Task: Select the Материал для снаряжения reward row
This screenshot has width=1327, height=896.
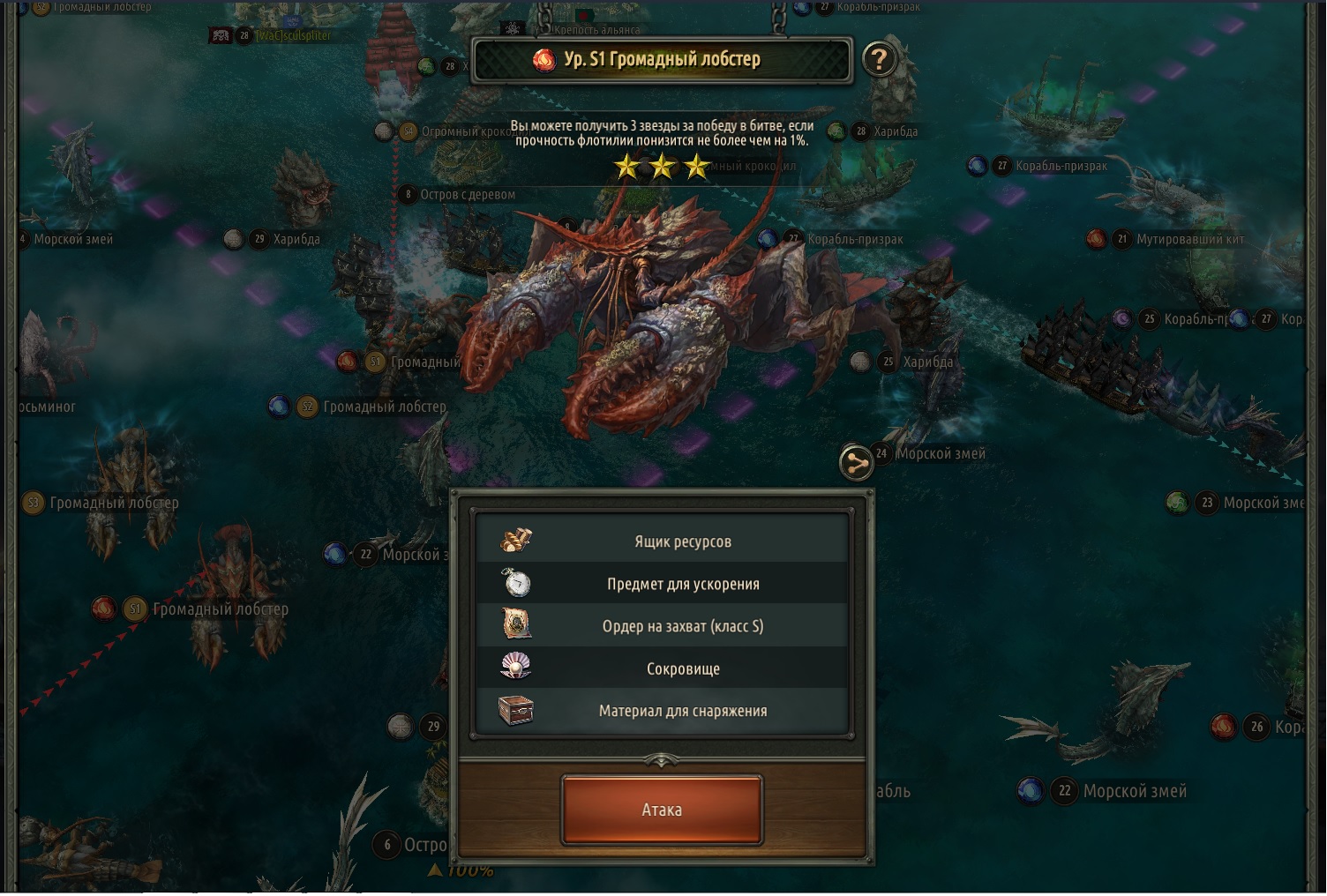Action: click(x=663, y=711)
